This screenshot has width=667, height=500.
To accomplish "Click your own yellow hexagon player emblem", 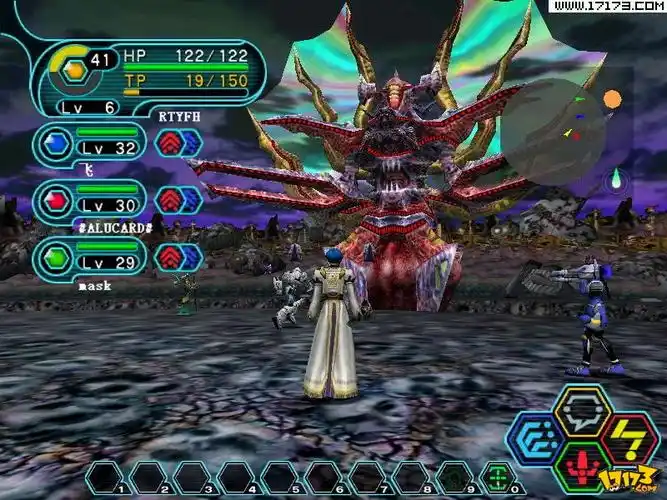I will pyautogui.click(x=73, y=70).
